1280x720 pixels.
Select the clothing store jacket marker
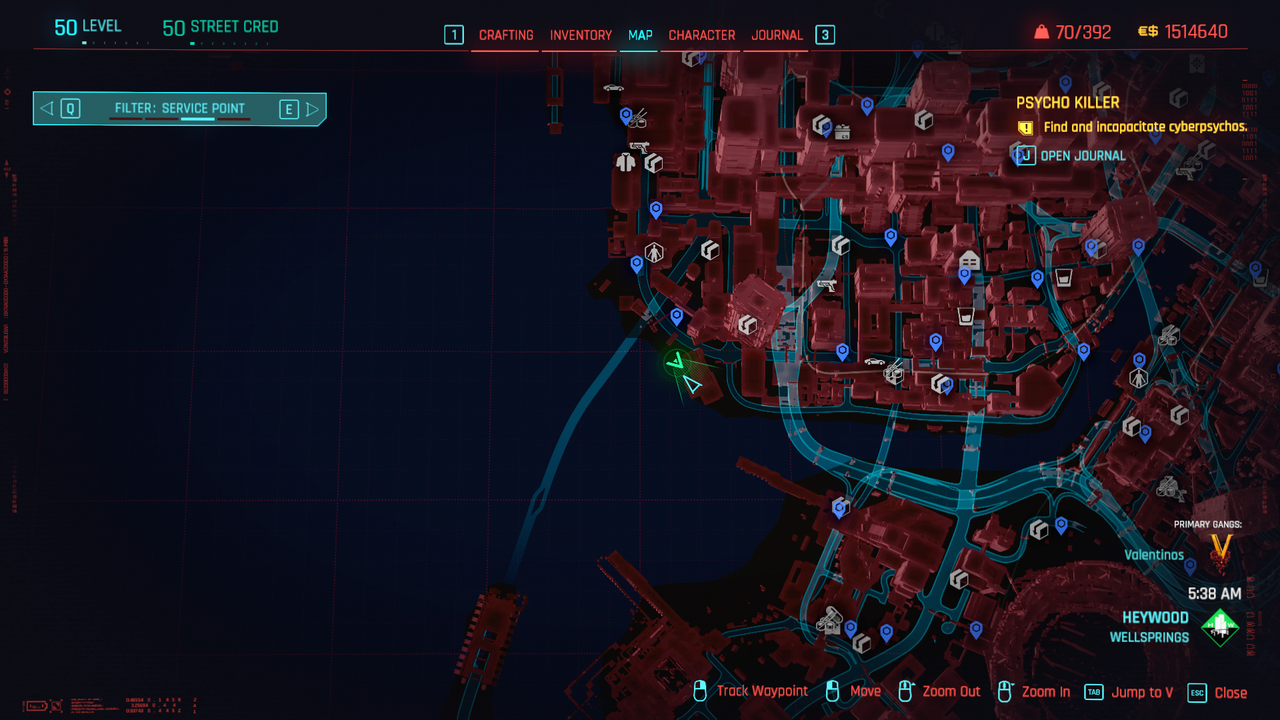pyautogui.click(x=626, y=161)
